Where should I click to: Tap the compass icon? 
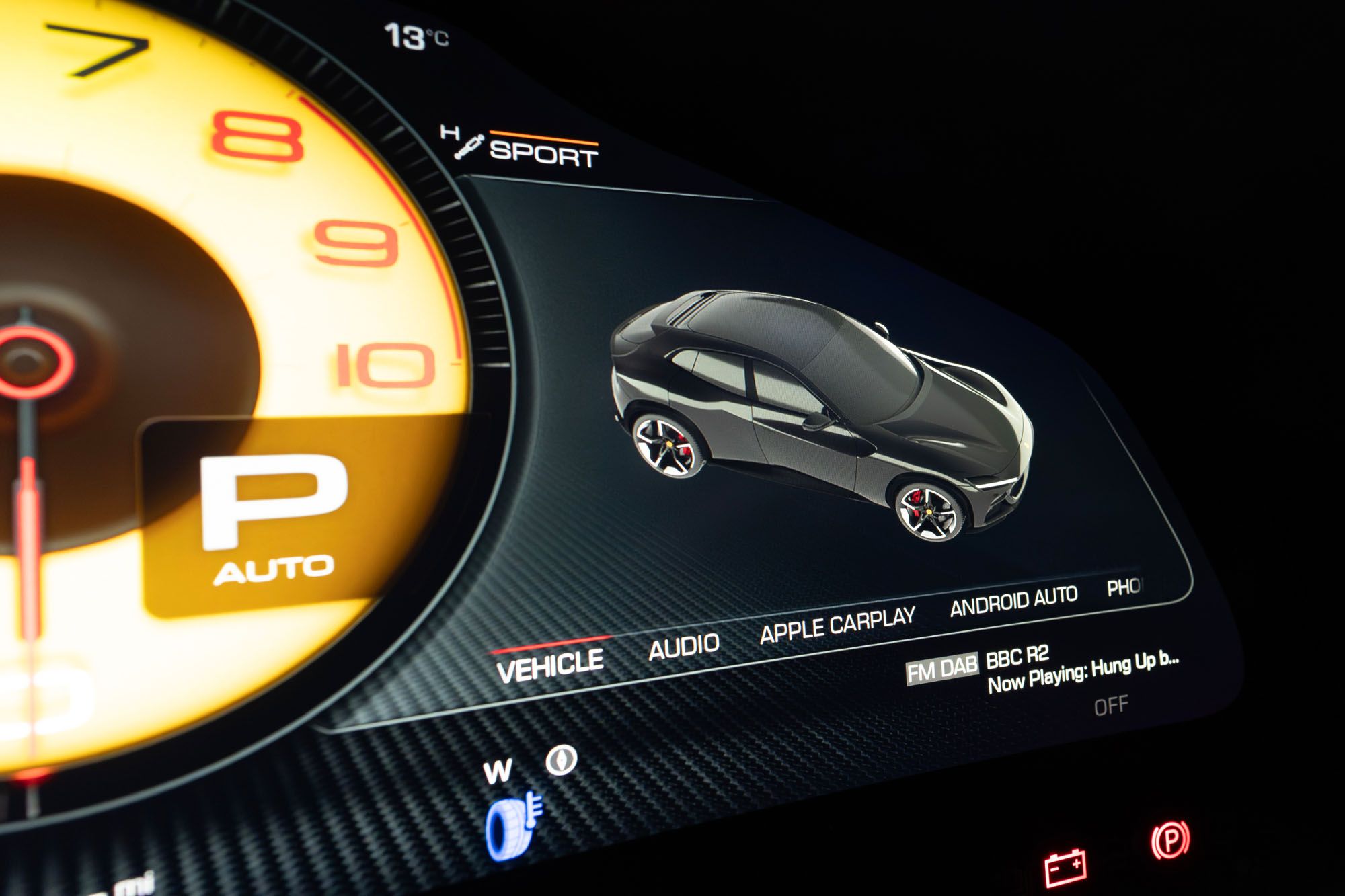562,760
